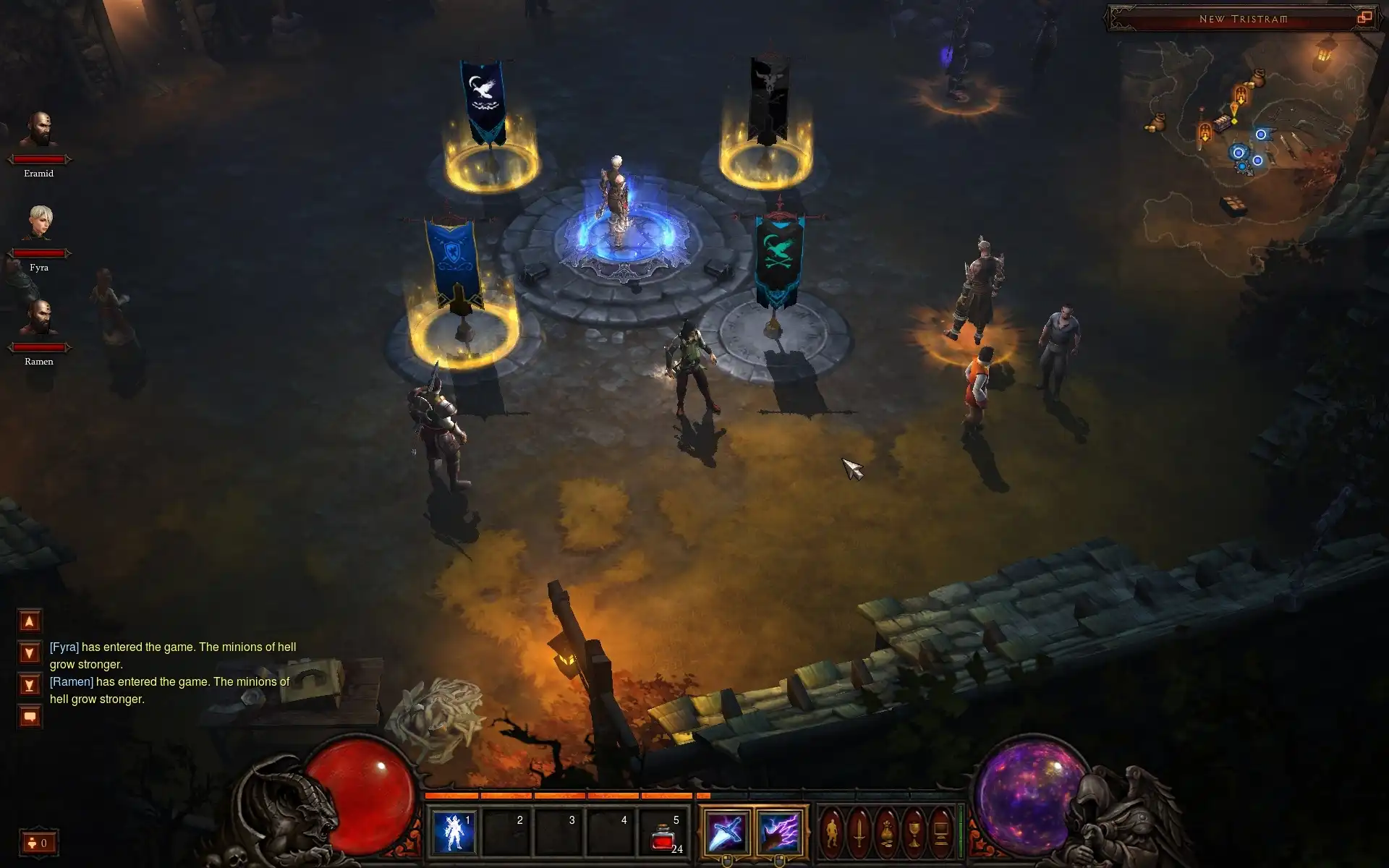
Task: Click the chat scroll-down arrow button
Action: coord(30,653)
